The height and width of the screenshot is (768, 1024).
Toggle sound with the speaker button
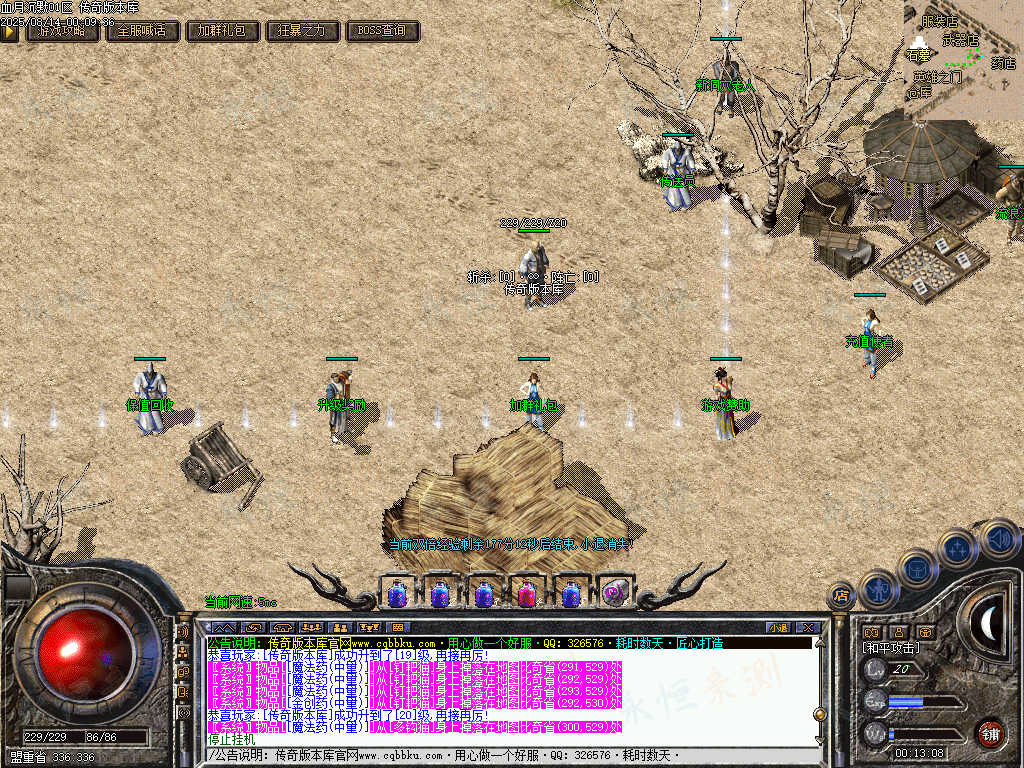(998, 538)
